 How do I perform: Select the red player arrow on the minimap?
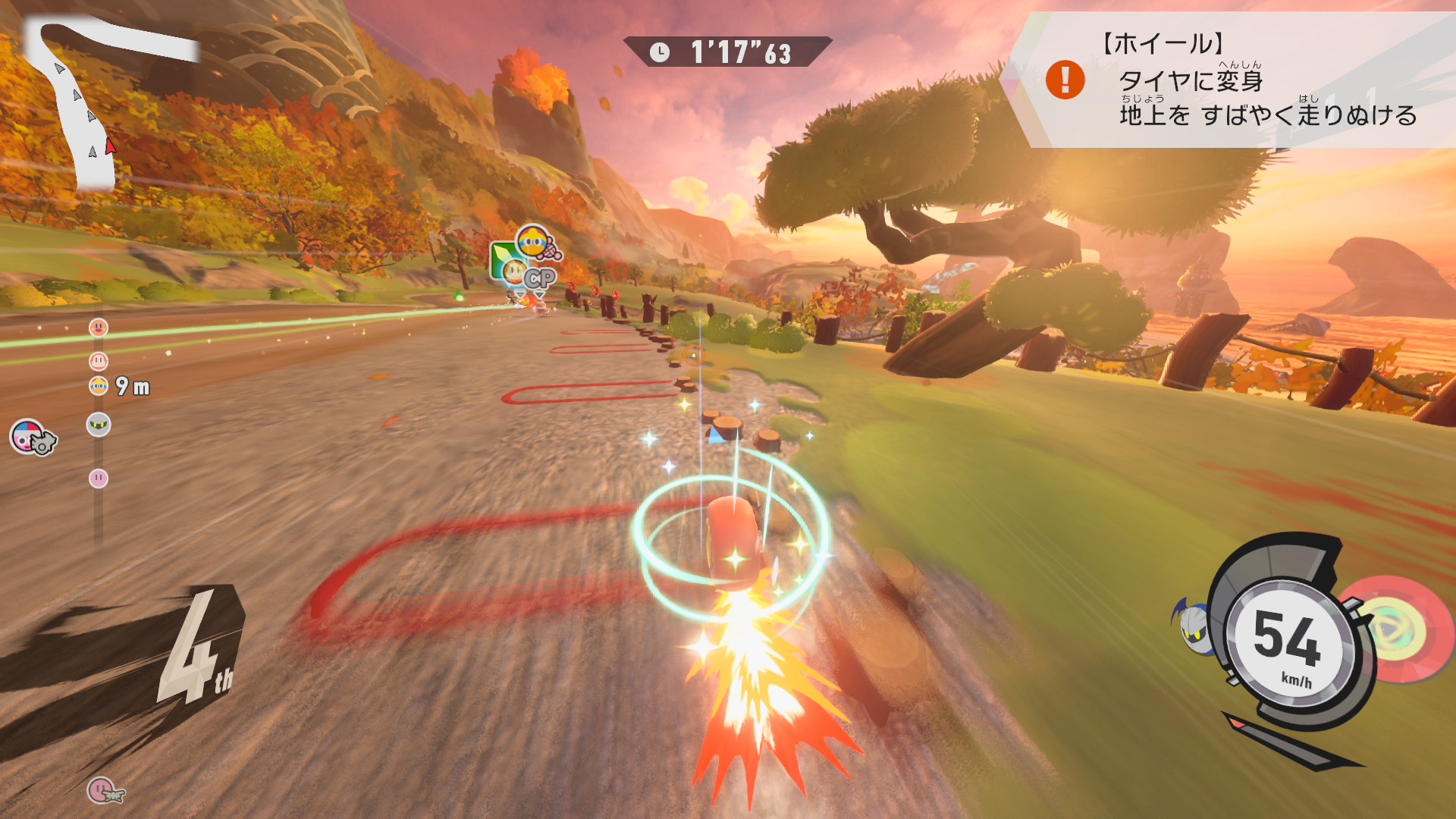point(111,146)
